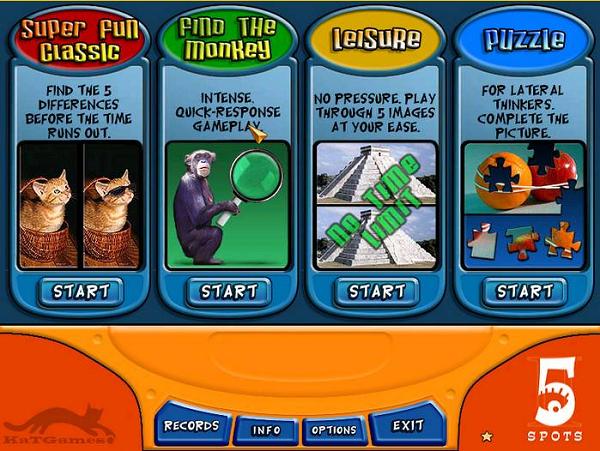The width and height of the screenshot is (600, 451).
Task: Start the Puzzle mode
Action: coord(524,292)
